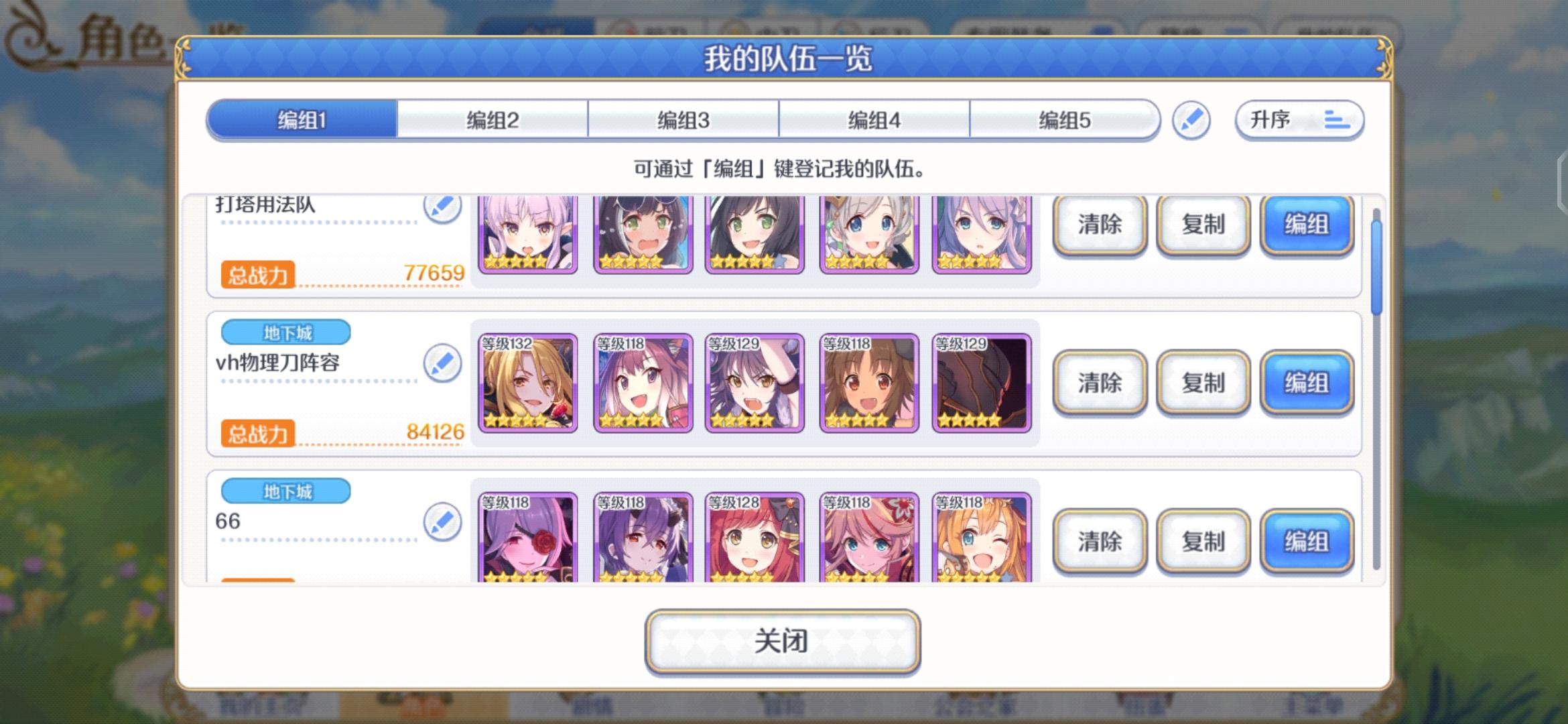Click the pencil icon beside the group tabs
This screenshot has height=724, width=1568.
click(x=1192, y=121)
